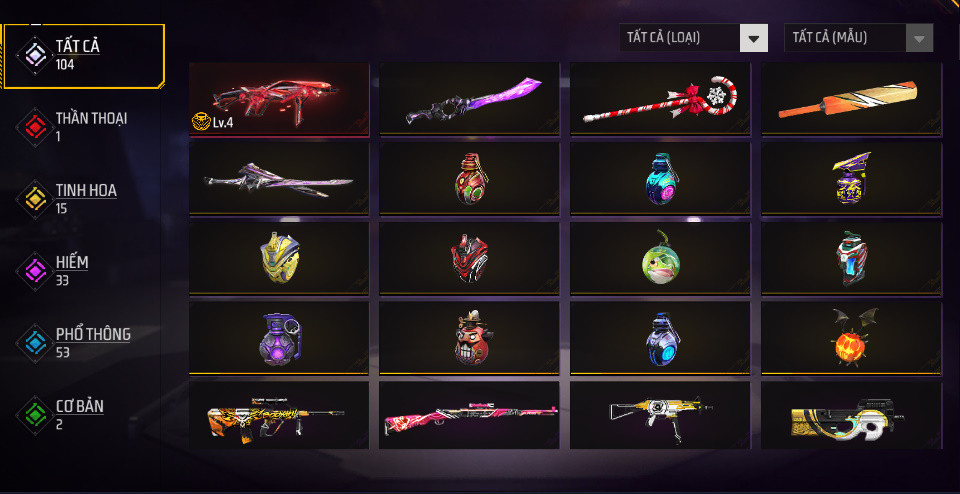Pick the orange cricket bat skin
Image resolution: width=960 pixels, height=494 pixels.
point(852,99)
